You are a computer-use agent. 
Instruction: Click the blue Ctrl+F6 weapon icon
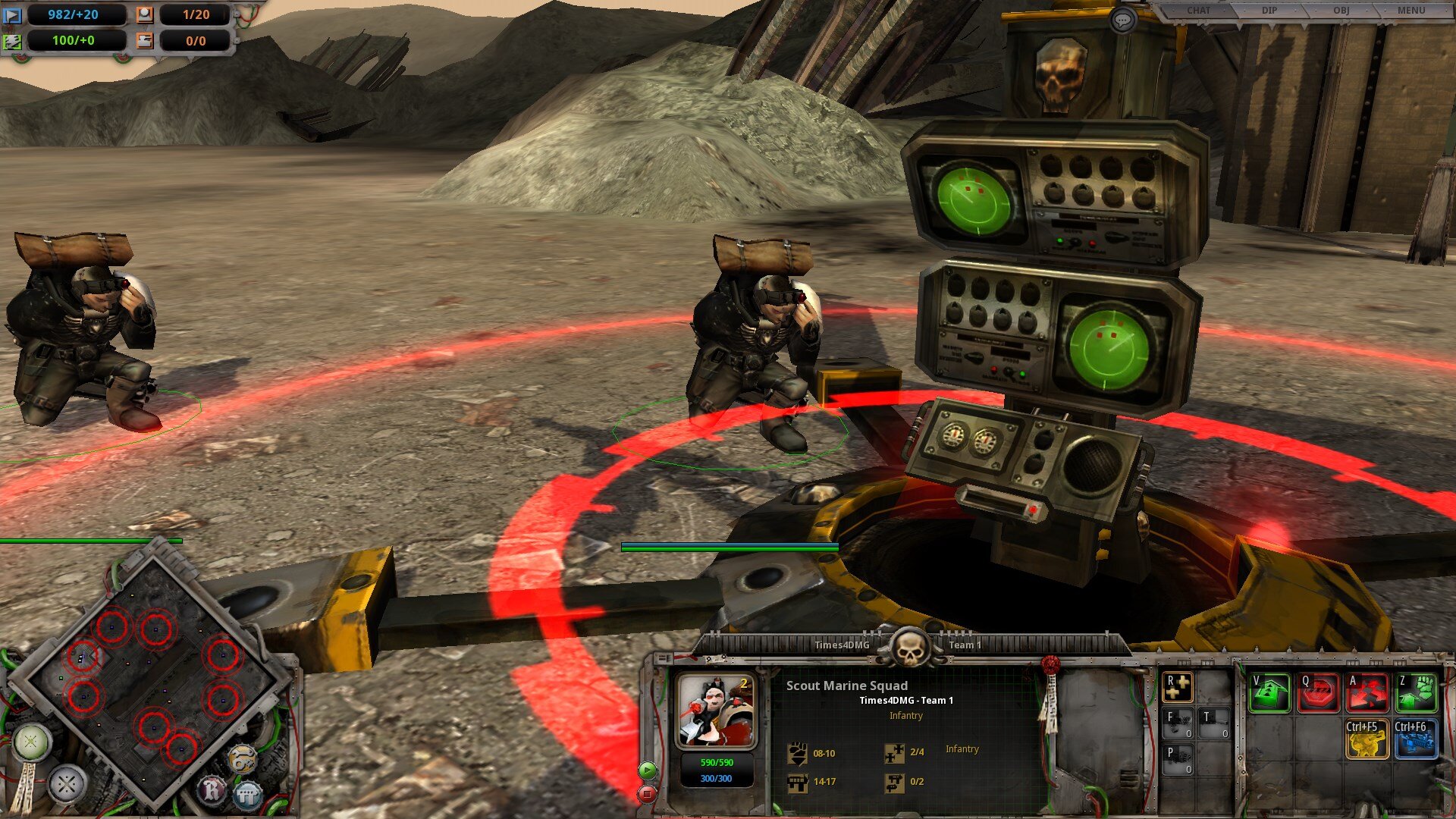pos(1416,739)
